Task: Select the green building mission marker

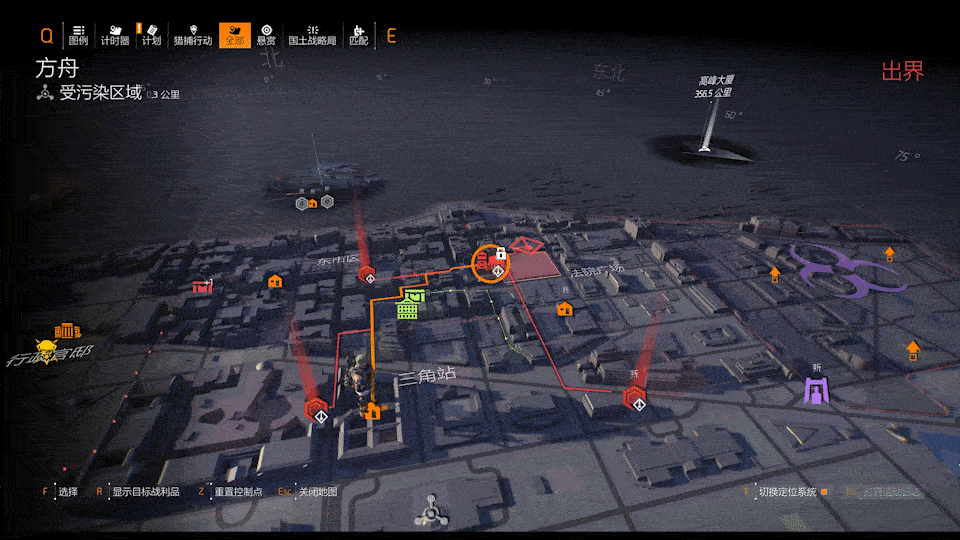Action: 409,304
